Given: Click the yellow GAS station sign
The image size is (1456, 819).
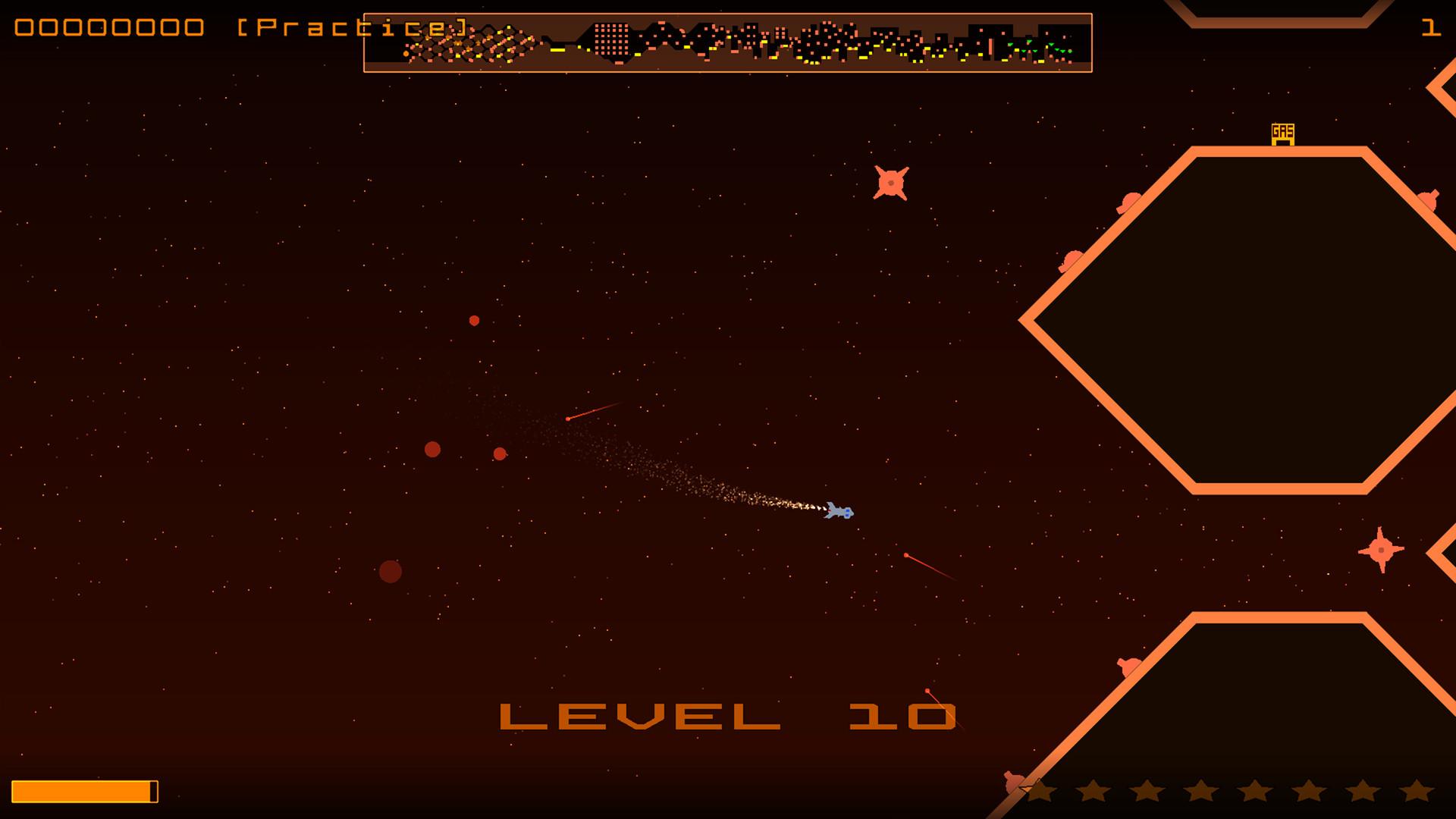Looking at the screenshot, I should [1282, 131].
